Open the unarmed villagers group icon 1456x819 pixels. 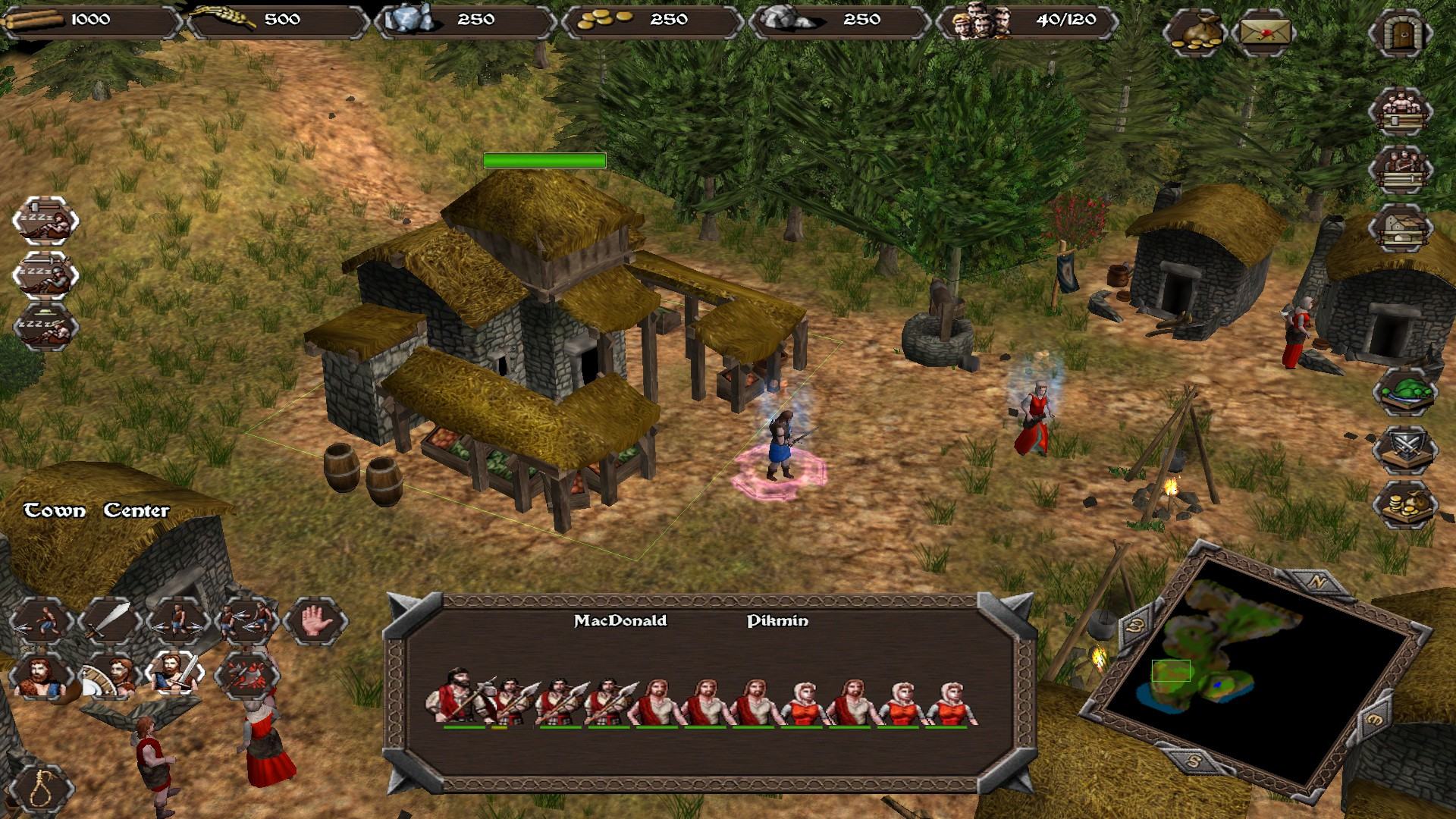pos(1400,111)
